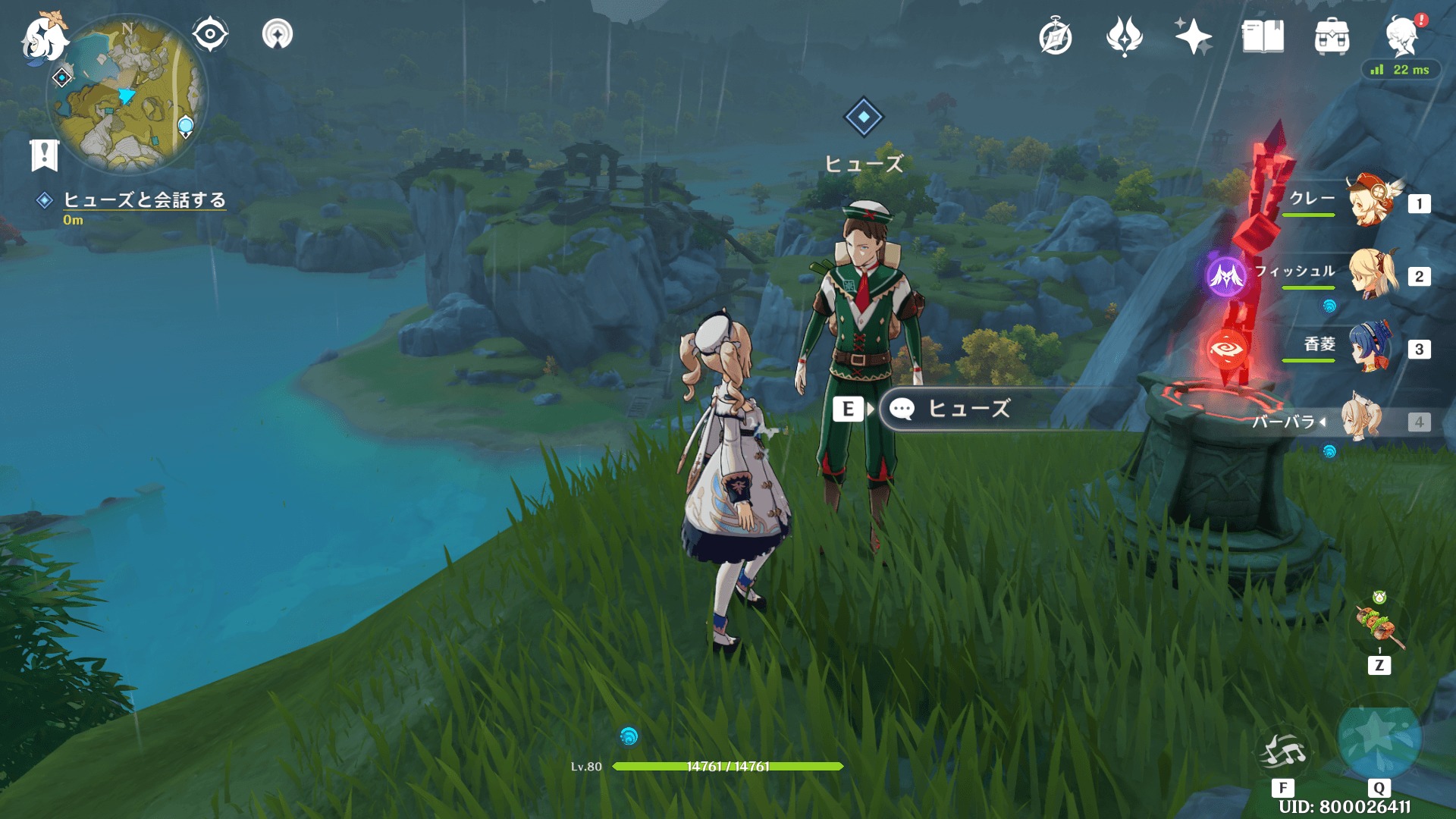
Task: Open the inventory backpack
Action: pyautogui.click(x=1332, y=37)
